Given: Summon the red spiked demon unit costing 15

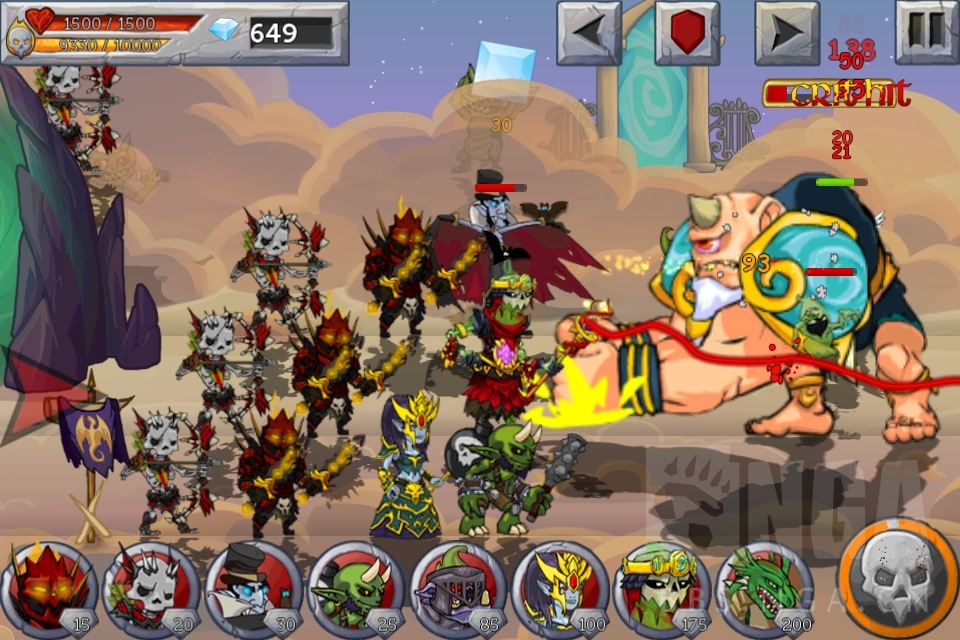Looking at the screenshot, I should [50, 589].
